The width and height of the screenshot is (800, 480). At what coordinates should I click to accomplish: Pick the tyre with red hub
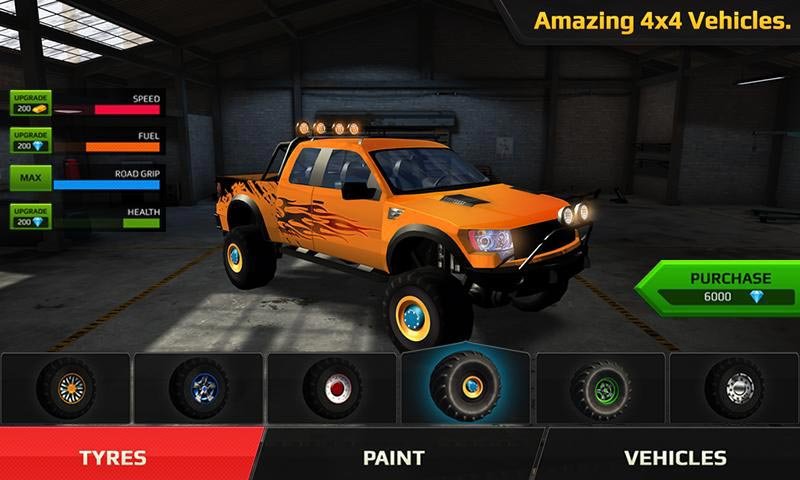333,386
